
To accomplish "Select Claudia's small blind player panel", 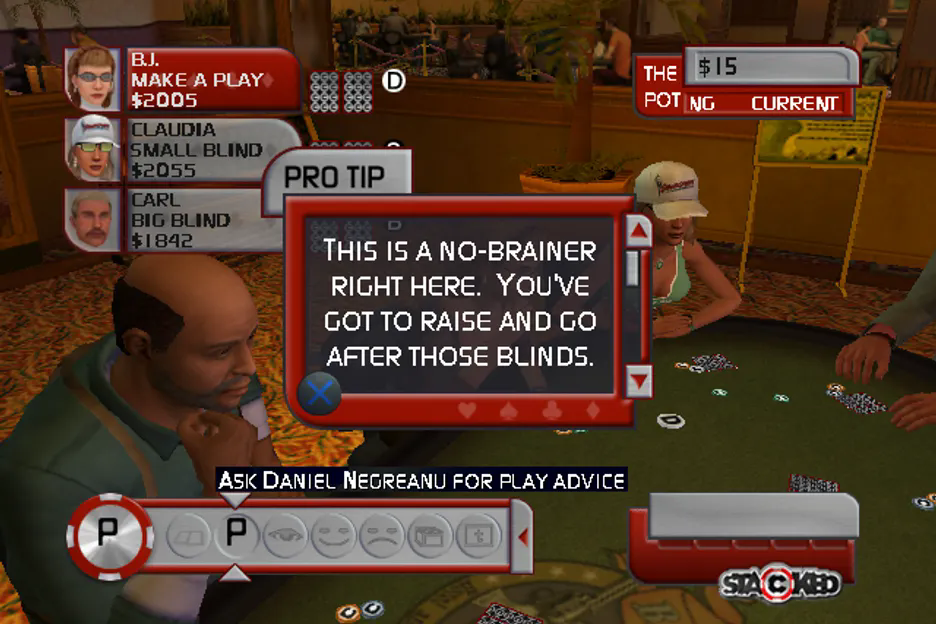I will 182,150.
